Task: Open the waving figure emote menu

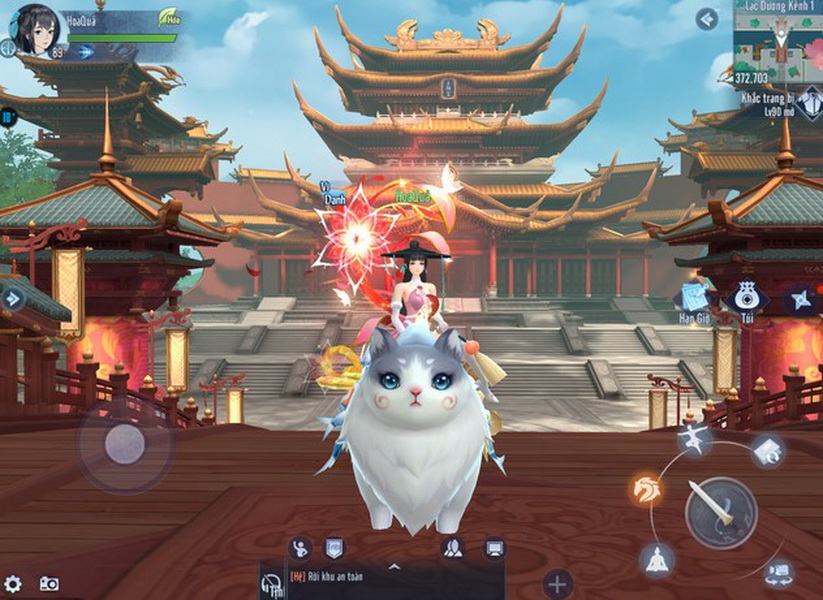Action: tap(300, 547)
